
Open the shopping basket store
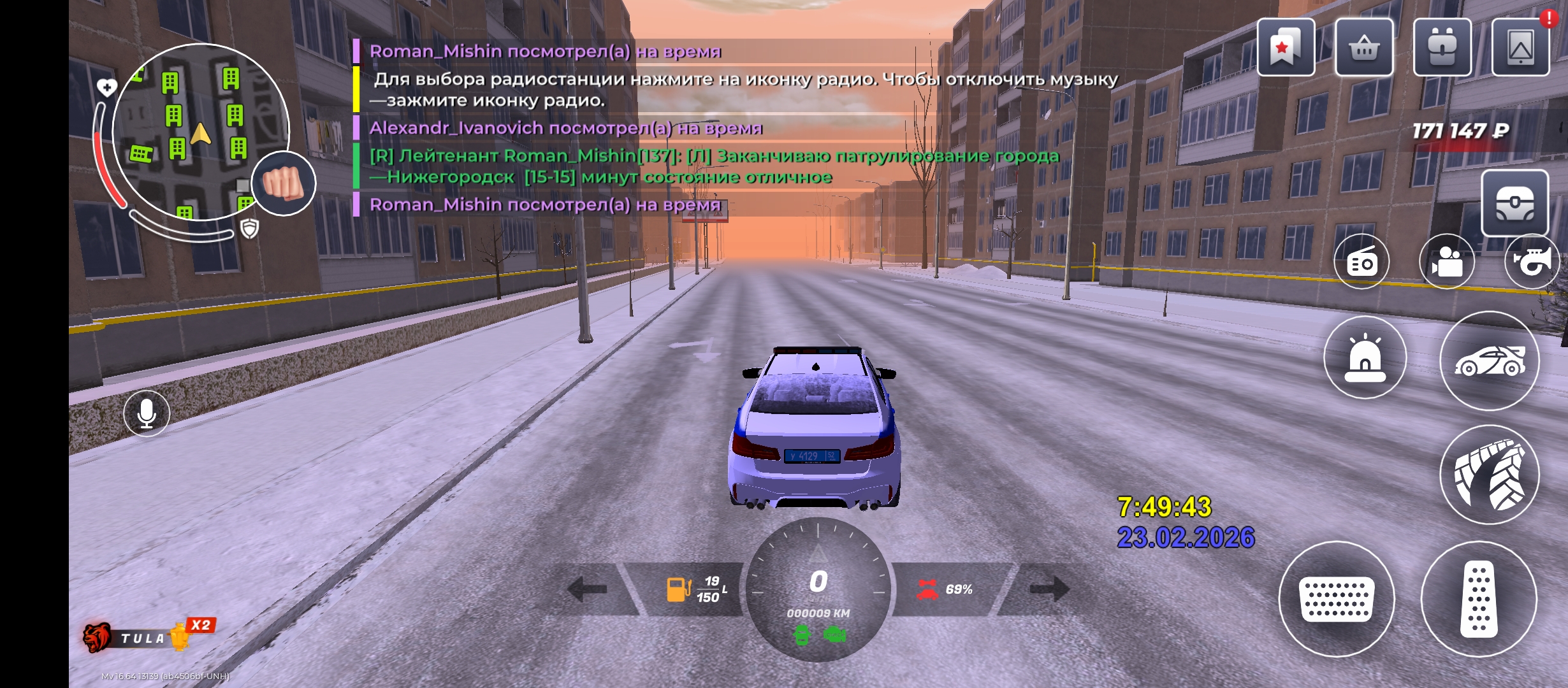coord(1364,48)
